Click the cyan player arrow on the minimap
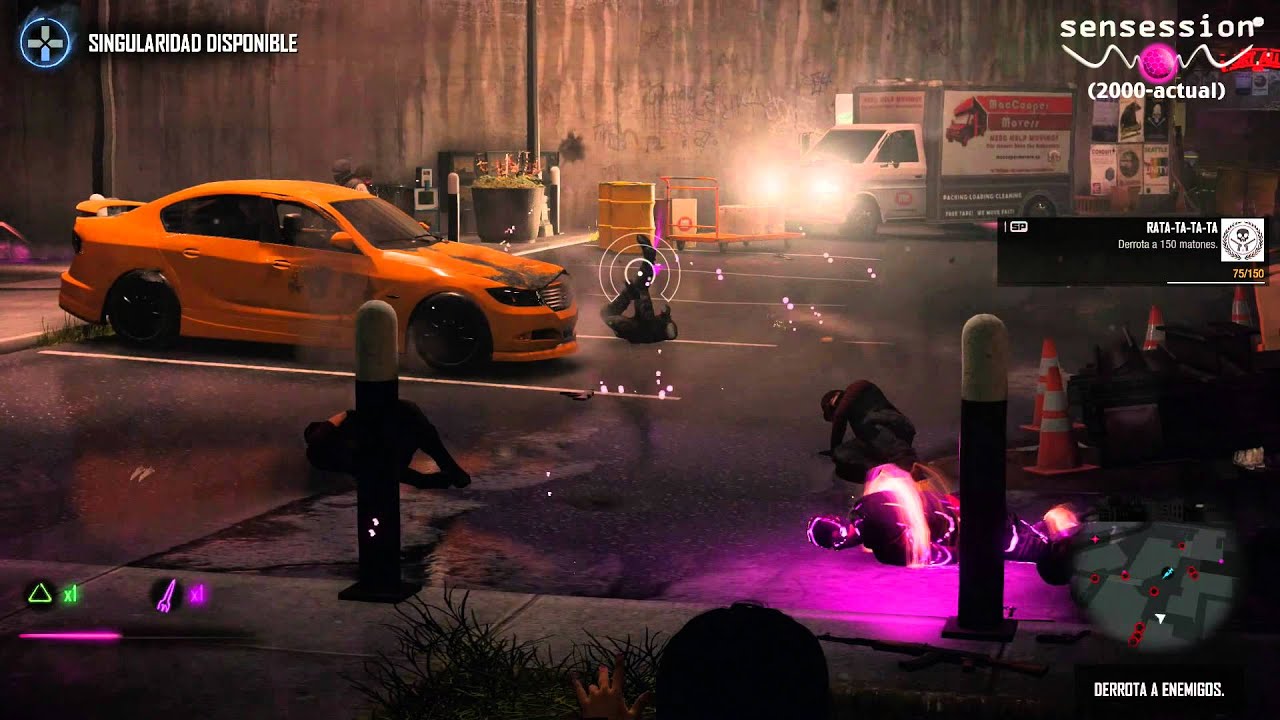This screenshot has width=1280, height=720. 1167,573
